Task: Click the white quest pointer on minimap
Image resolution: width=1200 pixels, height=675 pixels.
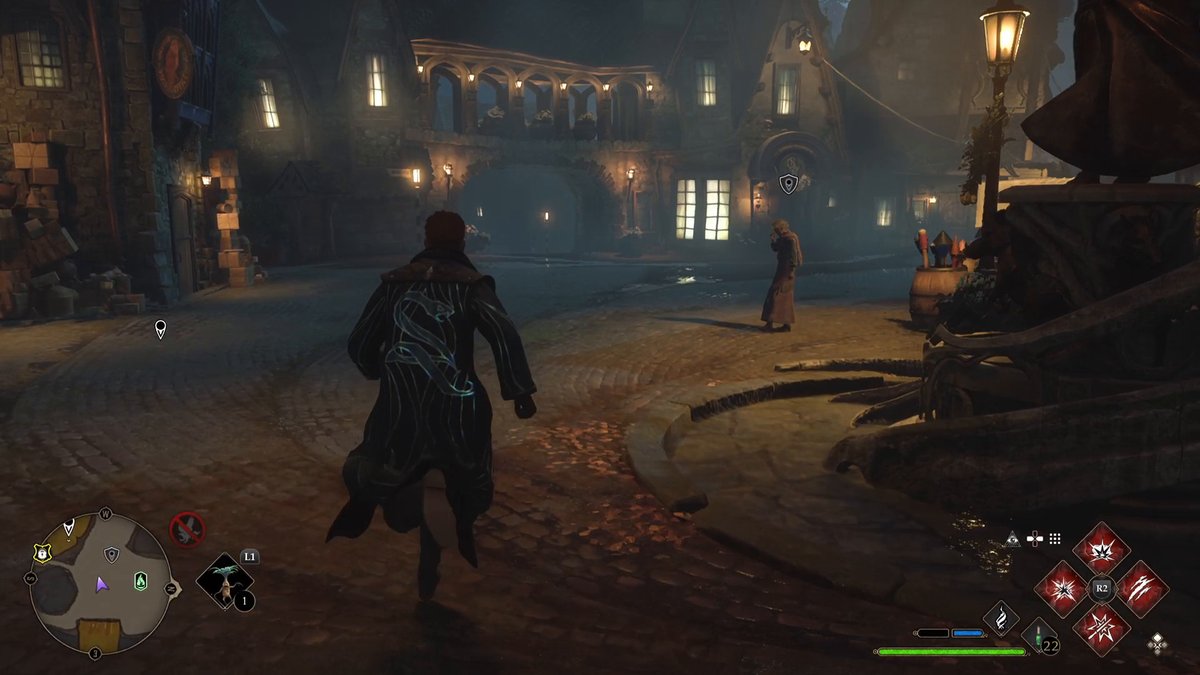Action: pyautogui.click(x=69, y=526)
